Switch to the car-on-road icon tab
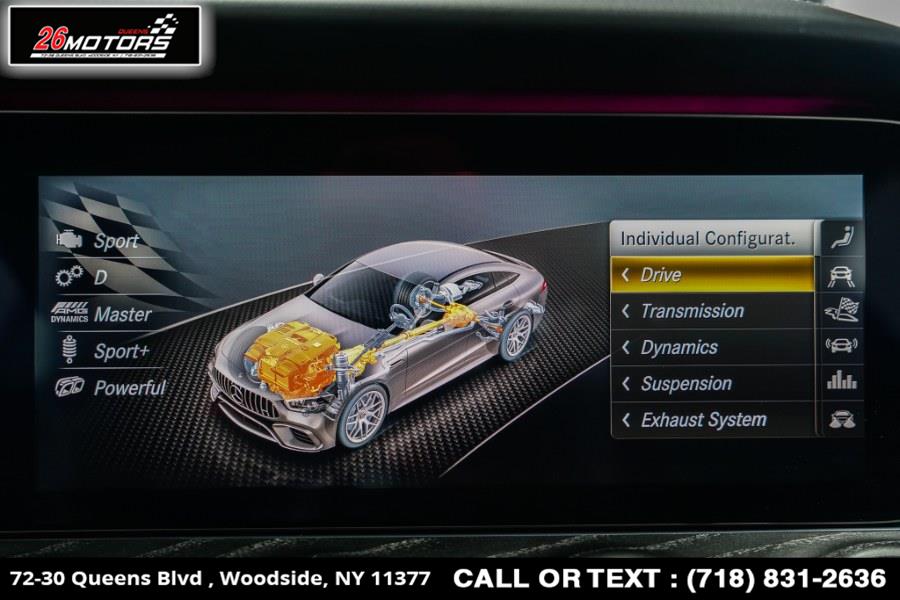900x600 pixels. (841, 277)
